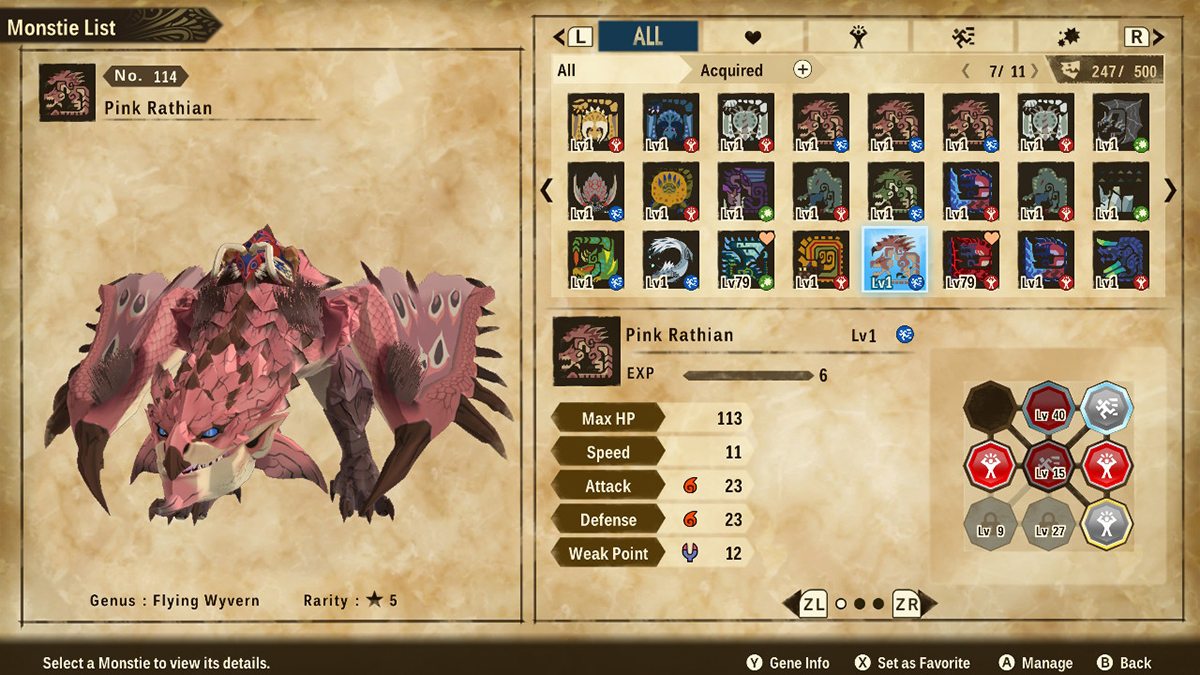Open the technical type burst tab
The image size is (1200, 675).
(1068, 37)
